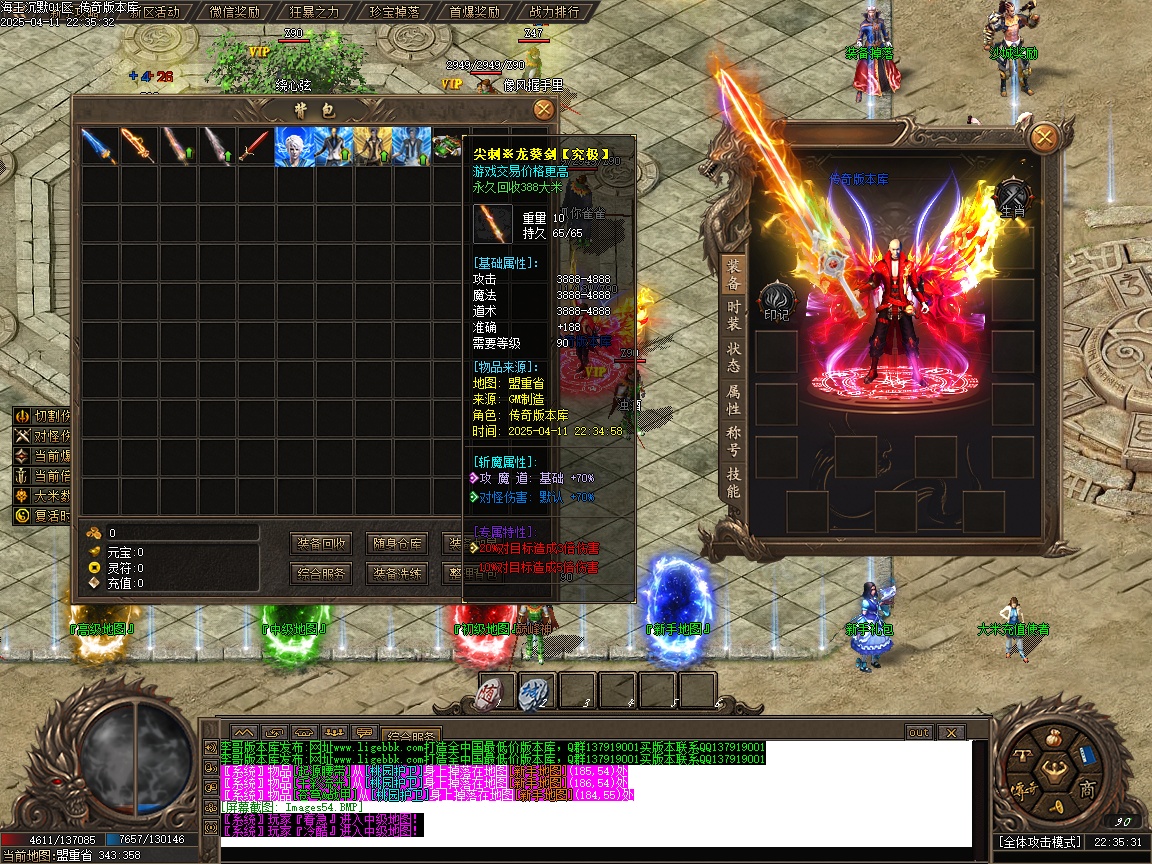Open the 随身仓库 portable warehouse
1152x864 pixels.
(x=397, y=544)
